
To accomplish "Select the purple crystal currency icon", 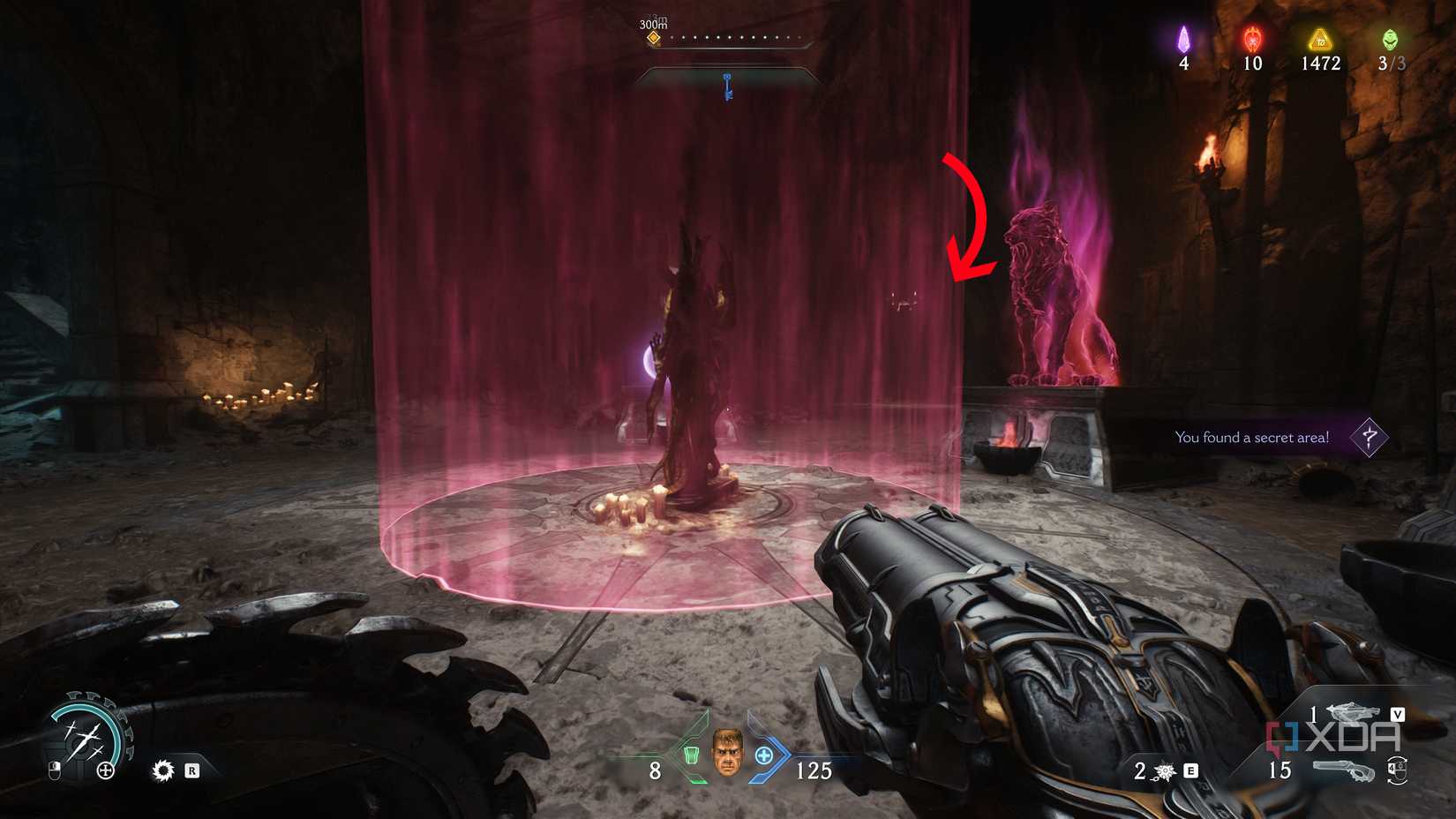I will coord(1184,40).
